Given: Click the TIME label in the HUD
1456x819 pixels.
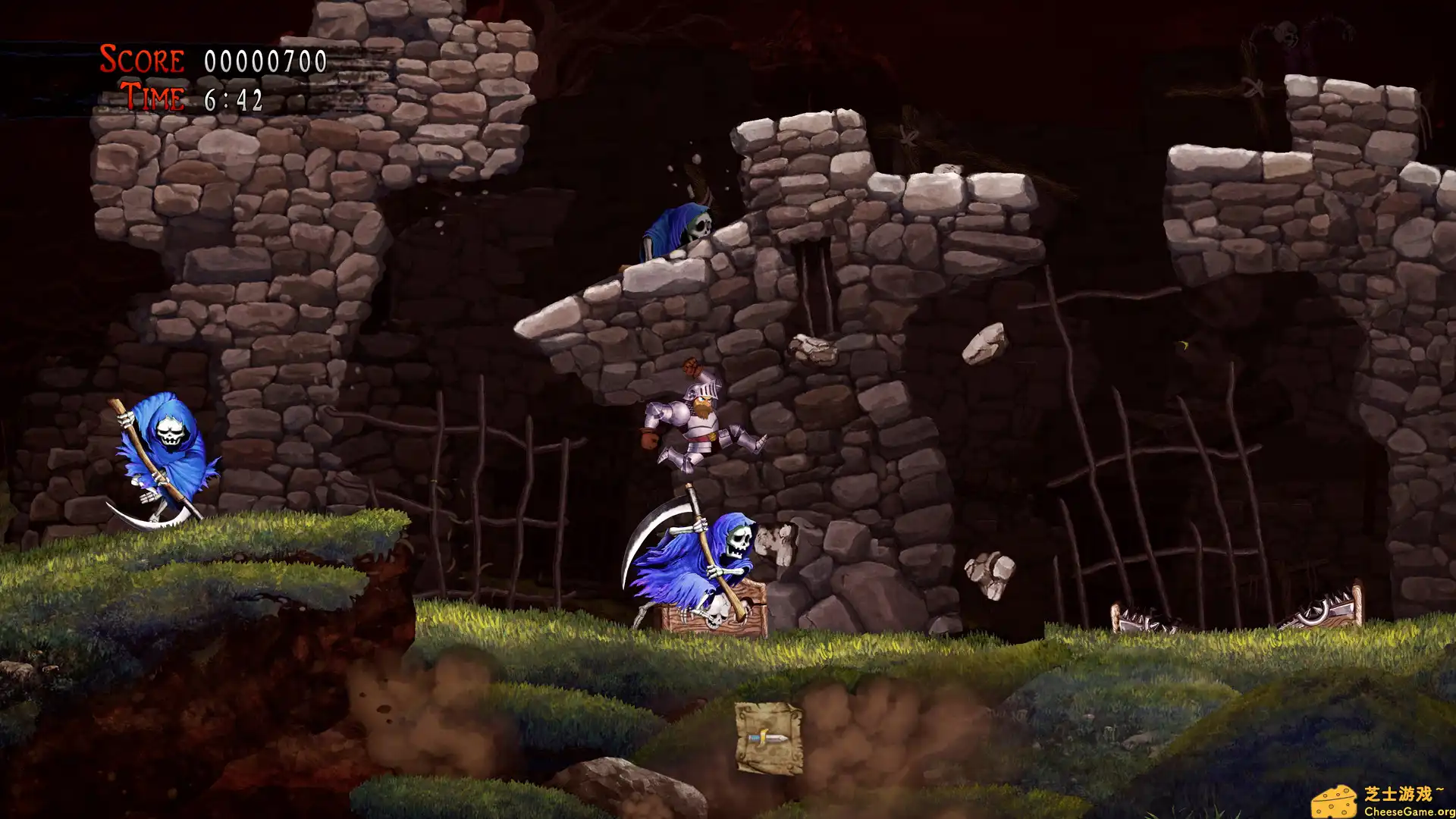Looking at the screenshot, I should pos(152,97).
